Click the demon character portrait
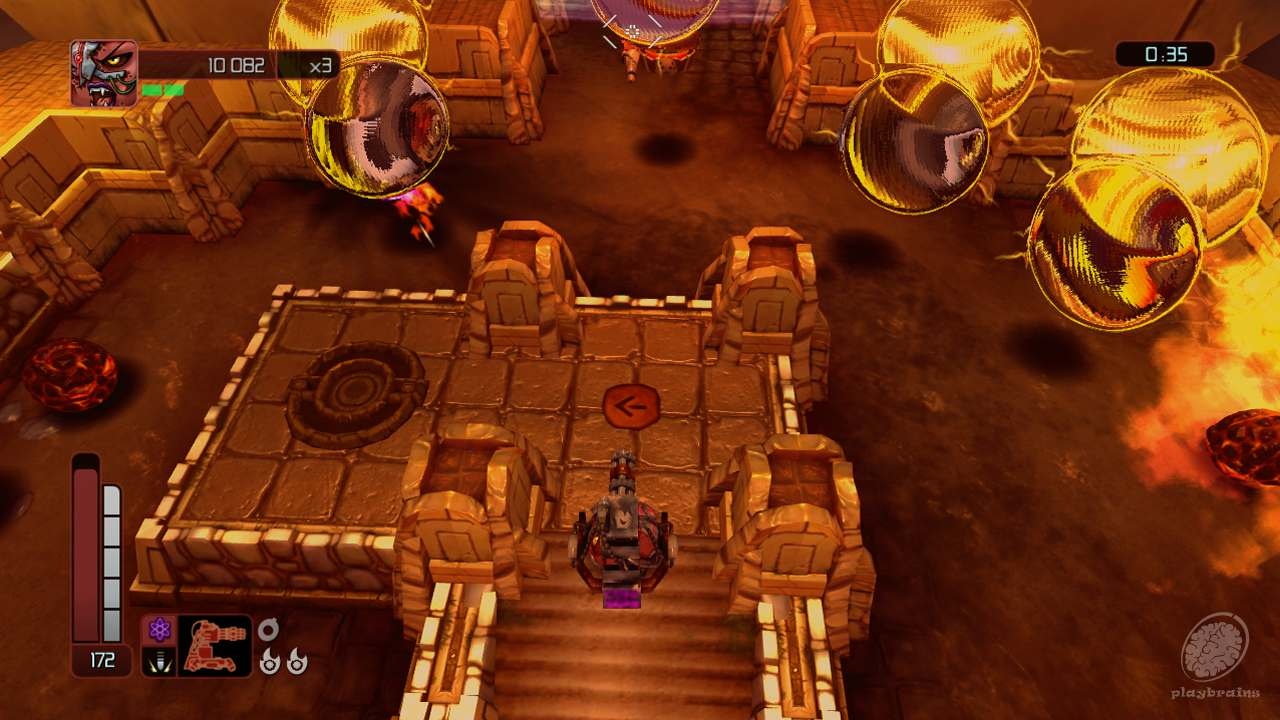 coord(103,70)
